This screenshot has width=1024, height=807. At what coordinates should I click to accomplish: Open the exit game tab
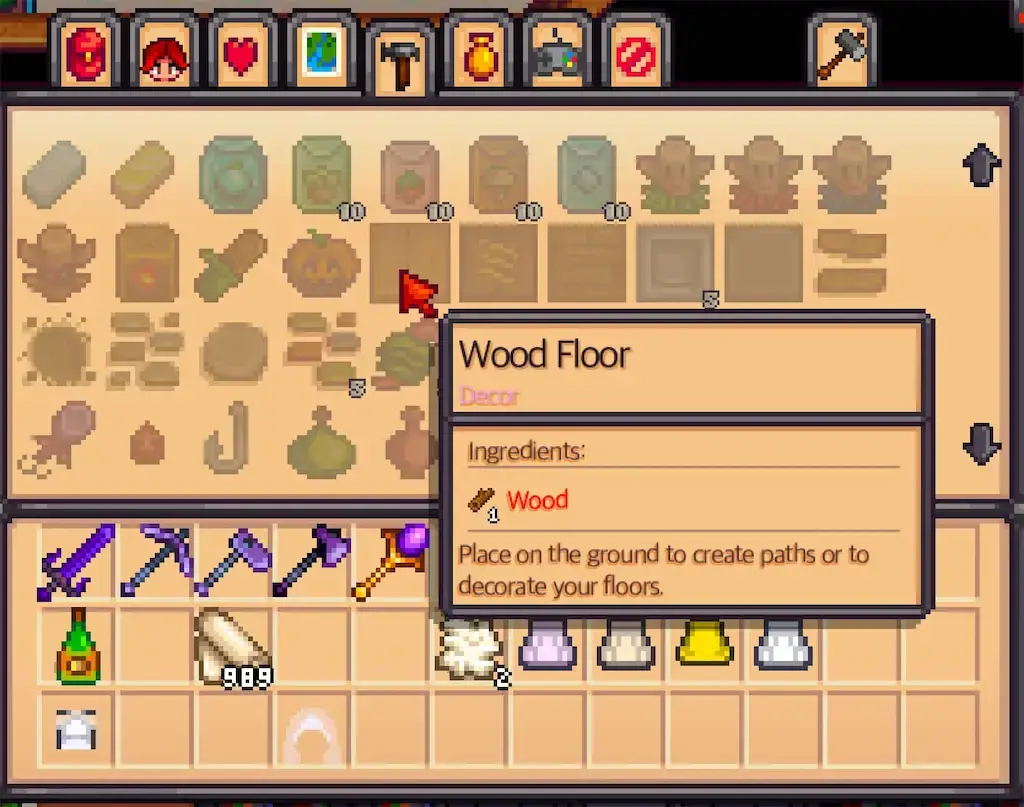[636, 54]
